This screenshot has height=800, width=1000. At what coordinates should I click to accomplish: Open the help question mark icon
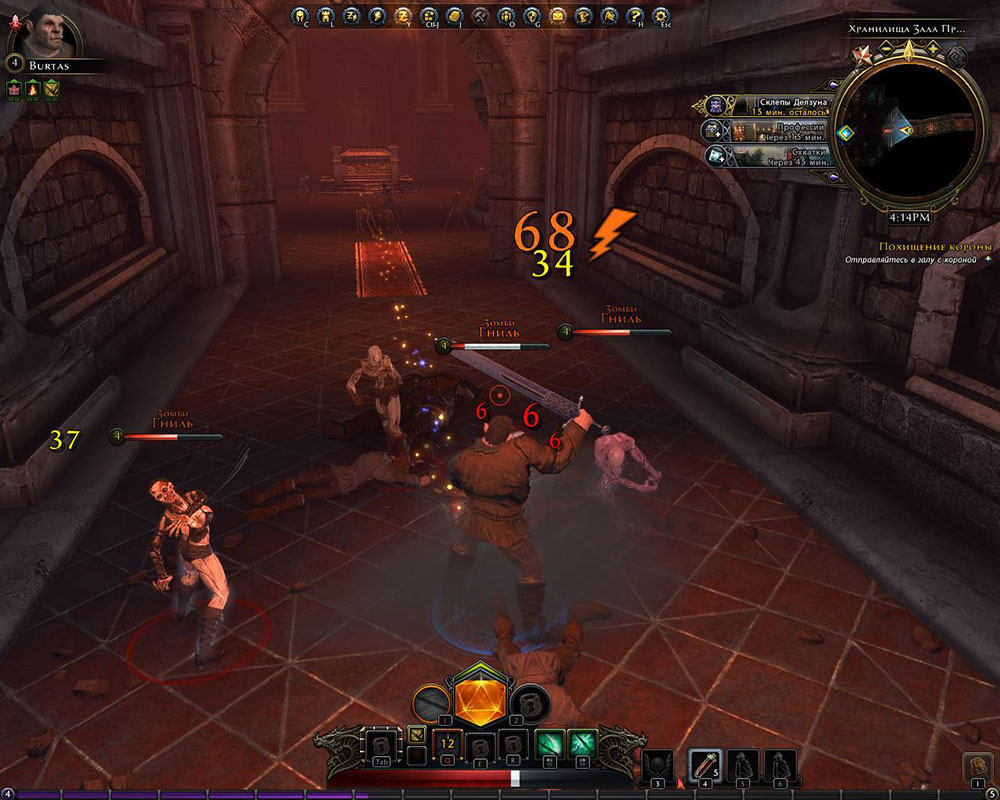pos(634,16)
